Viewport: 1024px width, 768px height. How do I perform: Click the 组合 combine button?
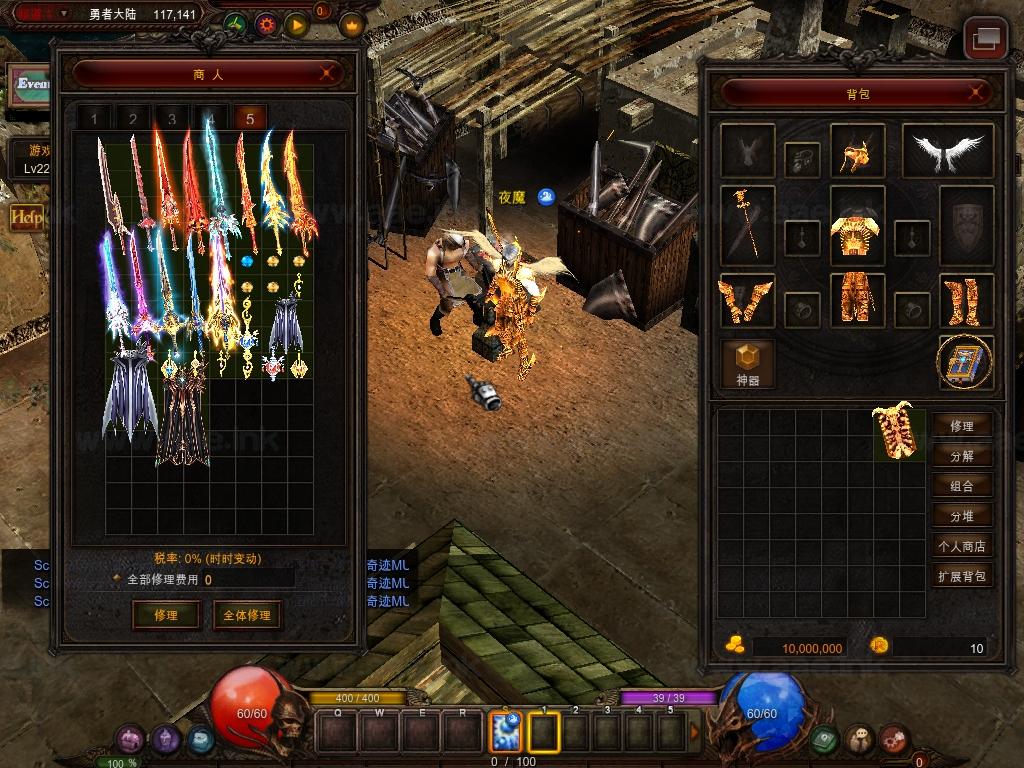(962, 486)
